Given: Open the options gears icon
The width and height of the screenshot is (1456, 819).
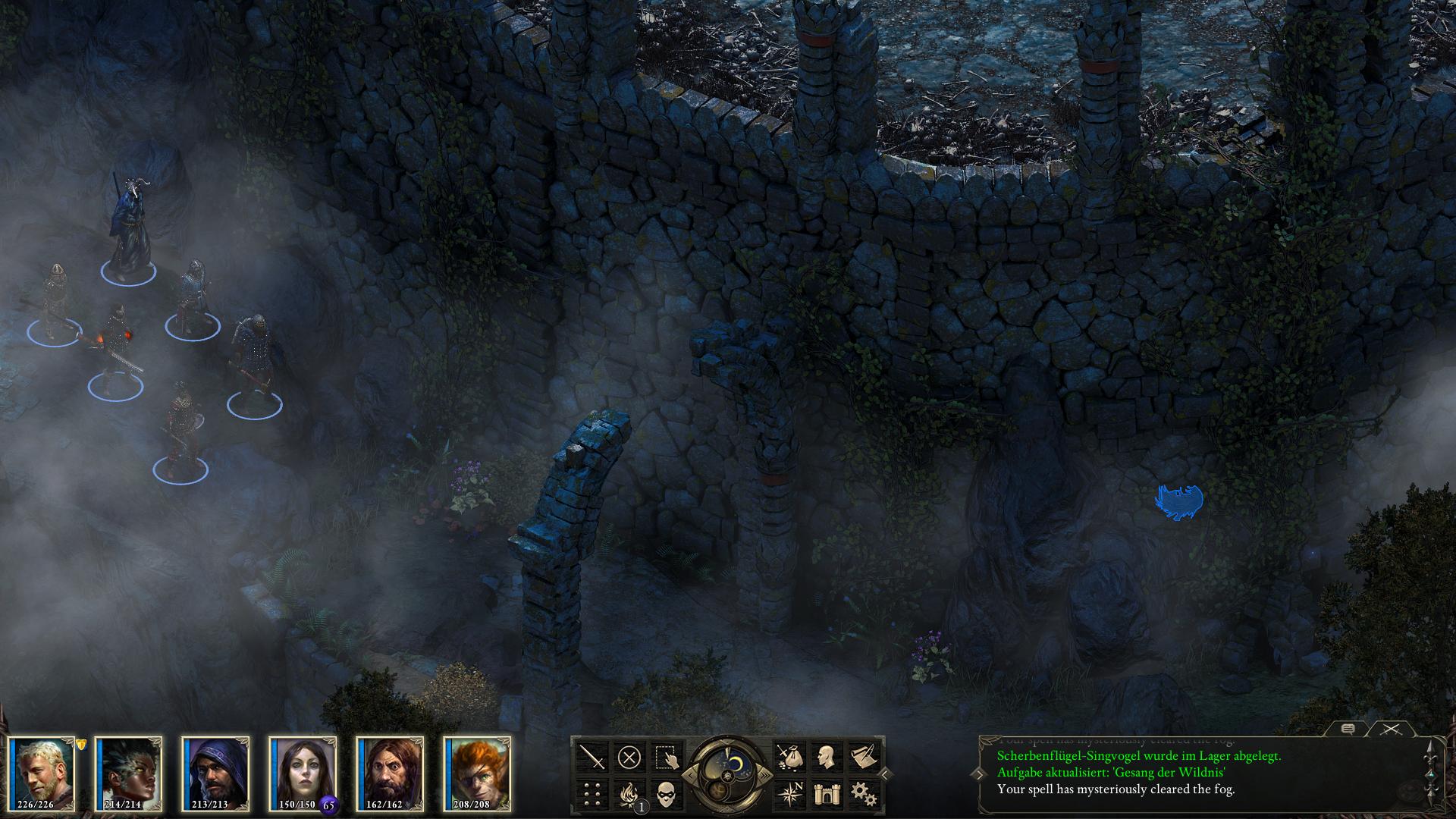Looking at the screenshot, I should [863, 794].
